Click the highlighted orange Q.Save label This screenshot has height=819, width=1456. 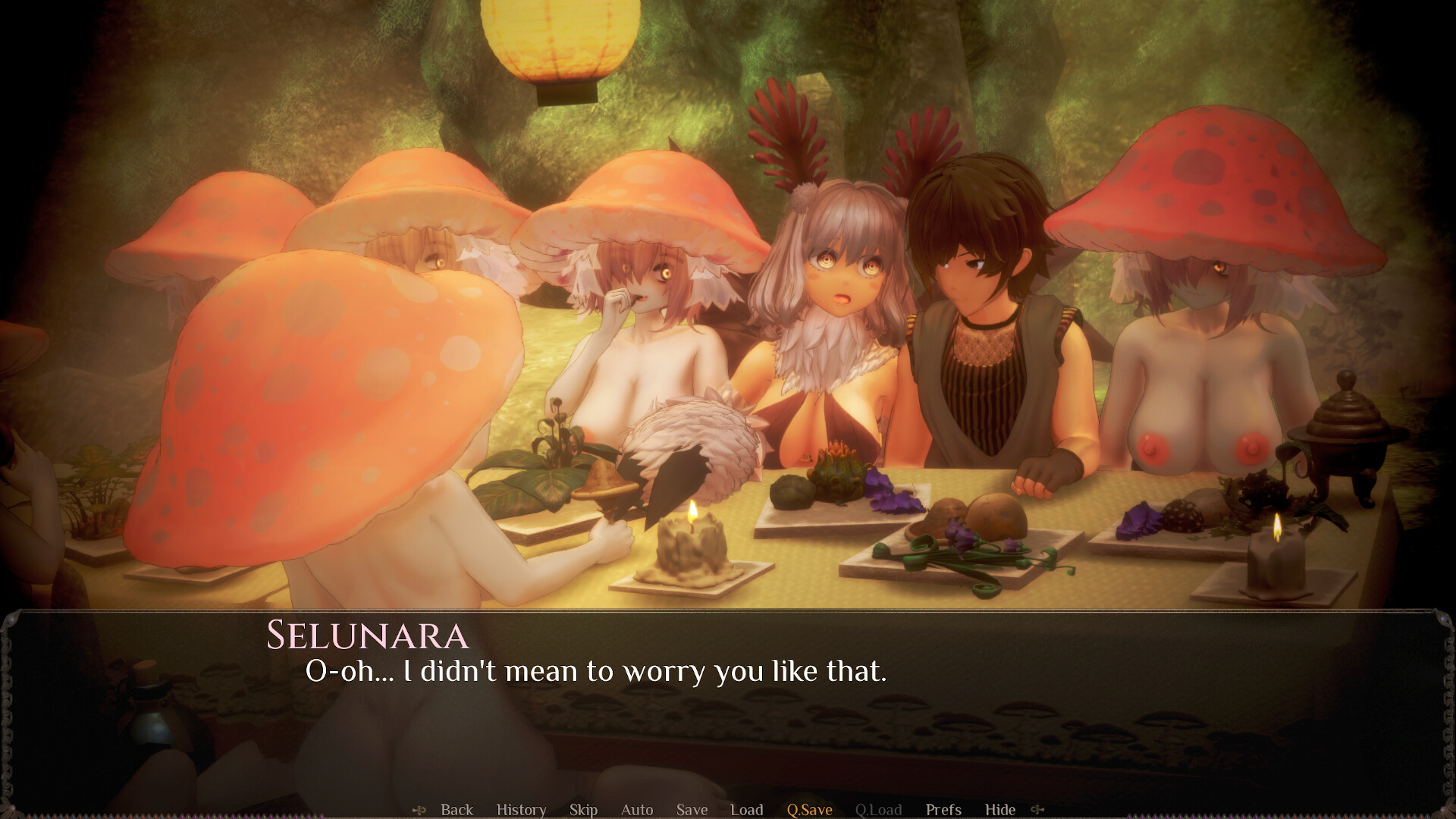click(809, 809)
